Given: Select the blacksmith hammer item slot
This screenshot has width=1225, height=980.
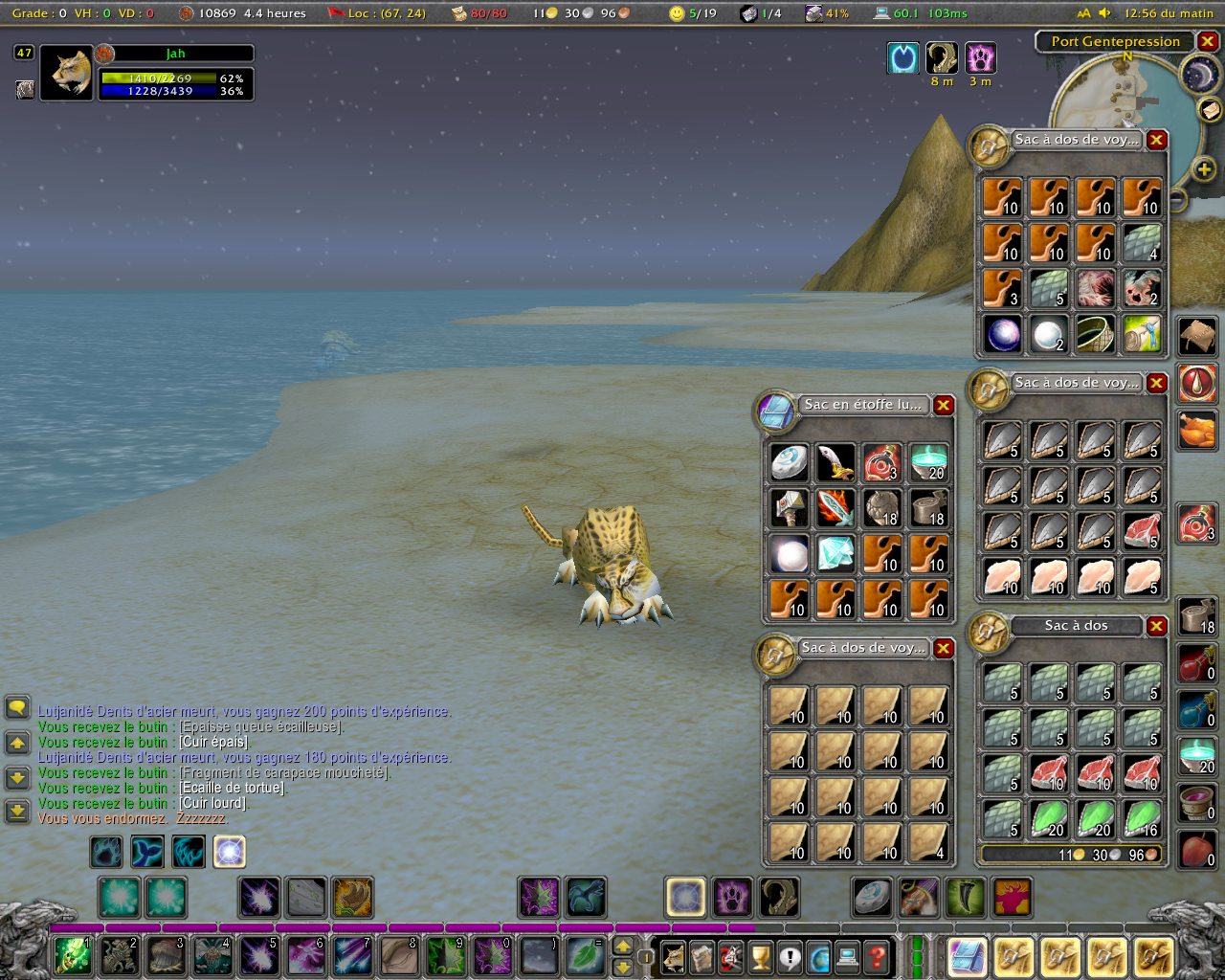Looking at the screenshot, I should click(x=789, y=508).
